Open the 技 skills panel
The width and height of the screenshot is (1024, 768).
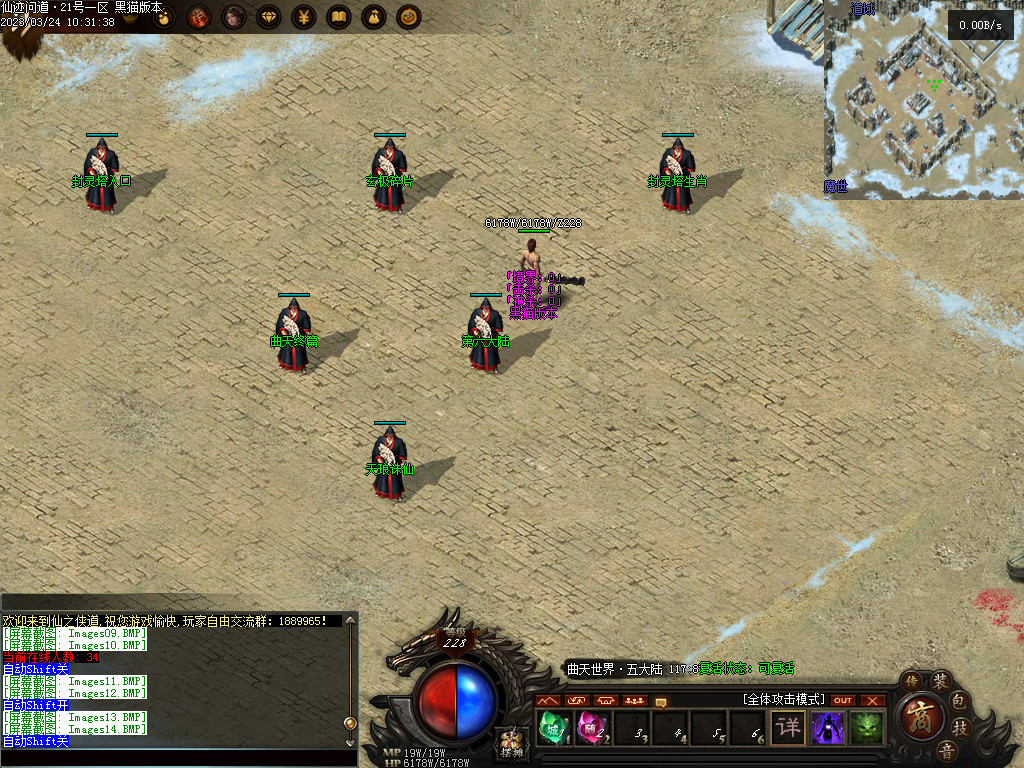click(960, 727)
